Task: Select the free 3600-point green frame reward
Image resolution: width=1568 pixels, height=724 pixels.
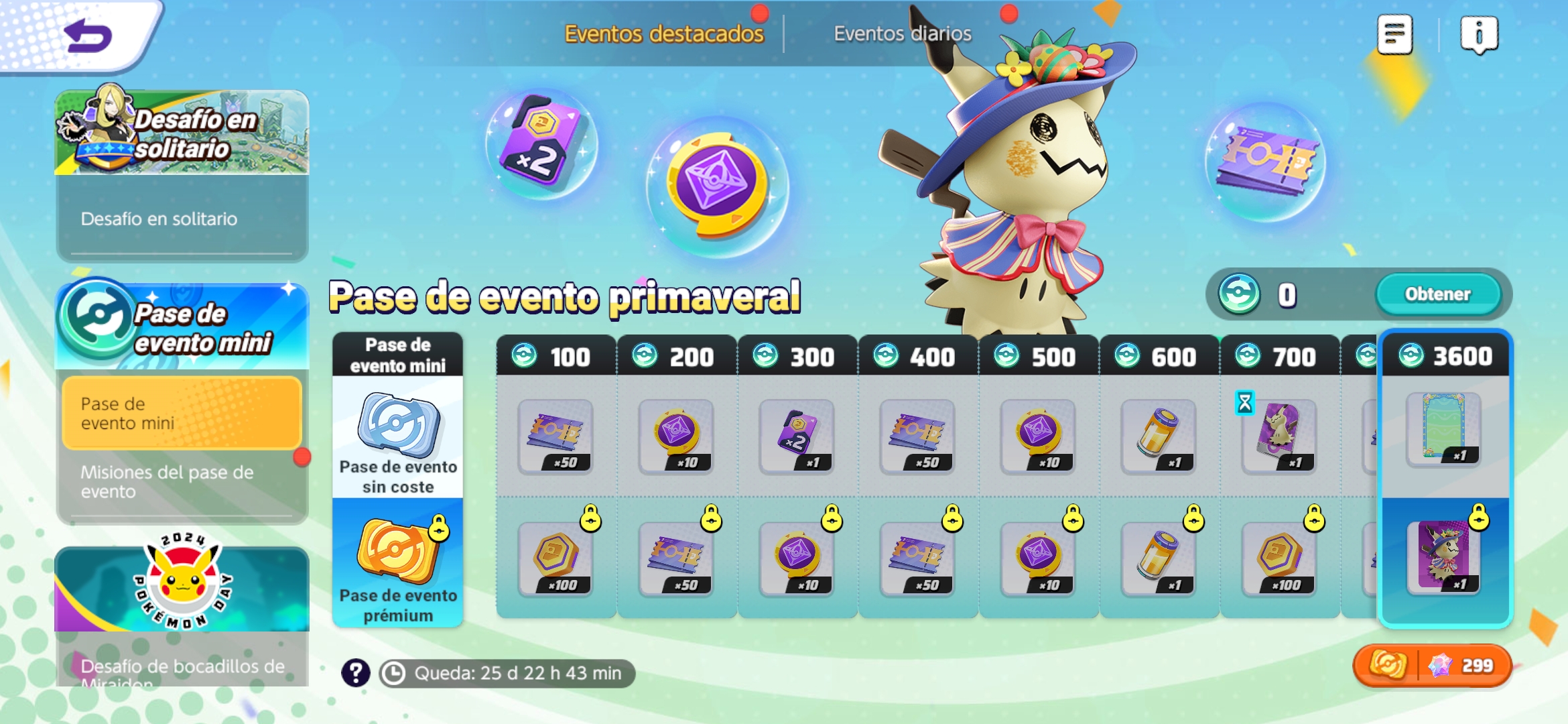Action: [1443, 429]
